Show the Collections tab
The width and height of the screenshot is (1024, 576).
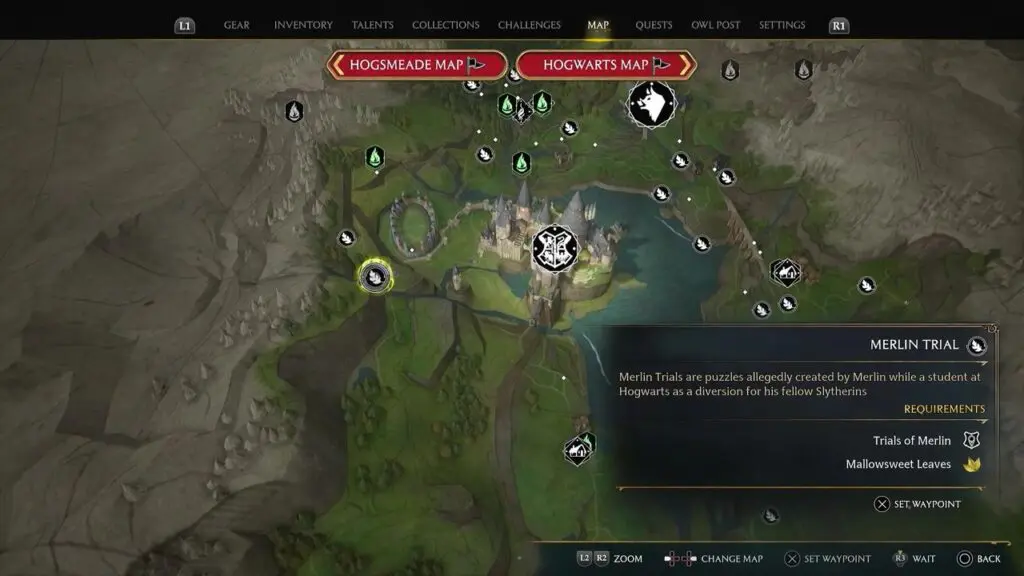tap(446, 25)
